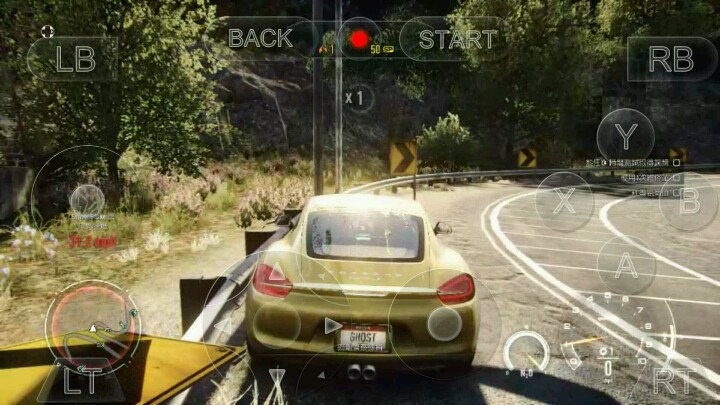Click the small crosshair icon above LB
The image size is (720, 405).
point(47,31)
